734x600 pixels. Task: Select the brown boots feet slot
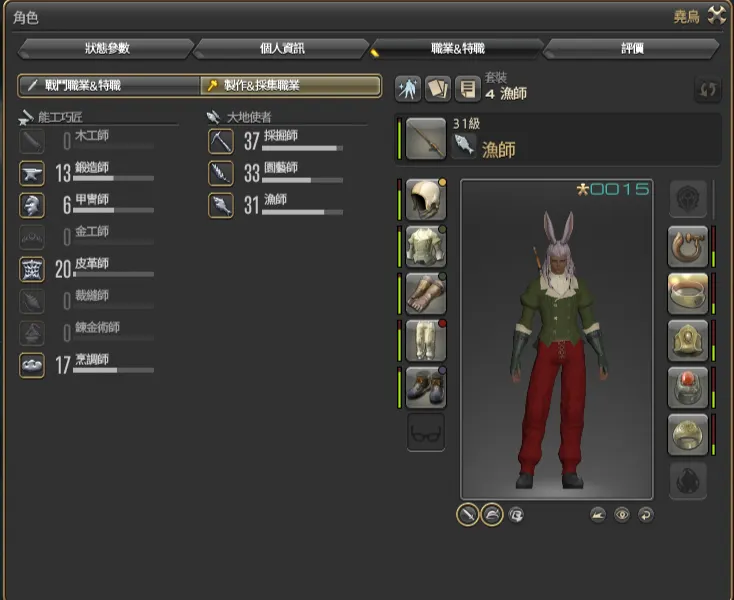point(426,387)
